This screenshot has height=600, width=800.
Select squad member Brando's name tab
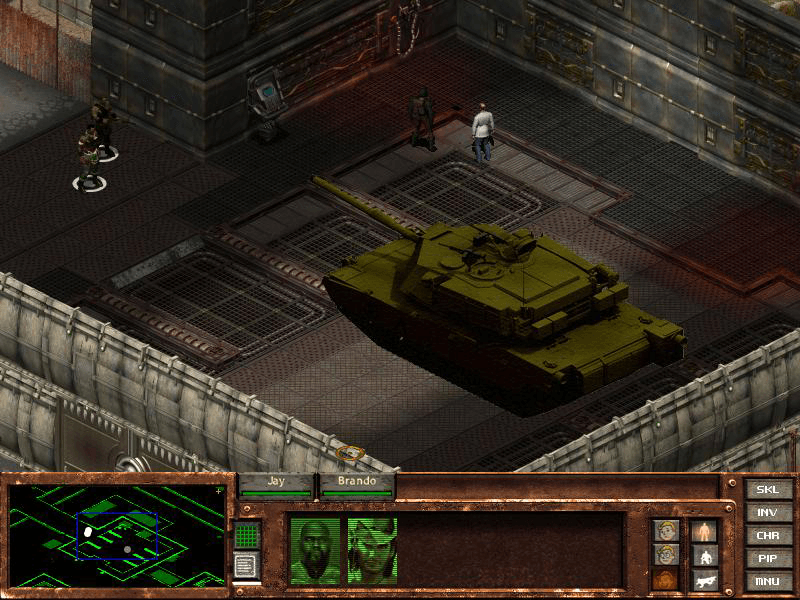click(356, 481)
